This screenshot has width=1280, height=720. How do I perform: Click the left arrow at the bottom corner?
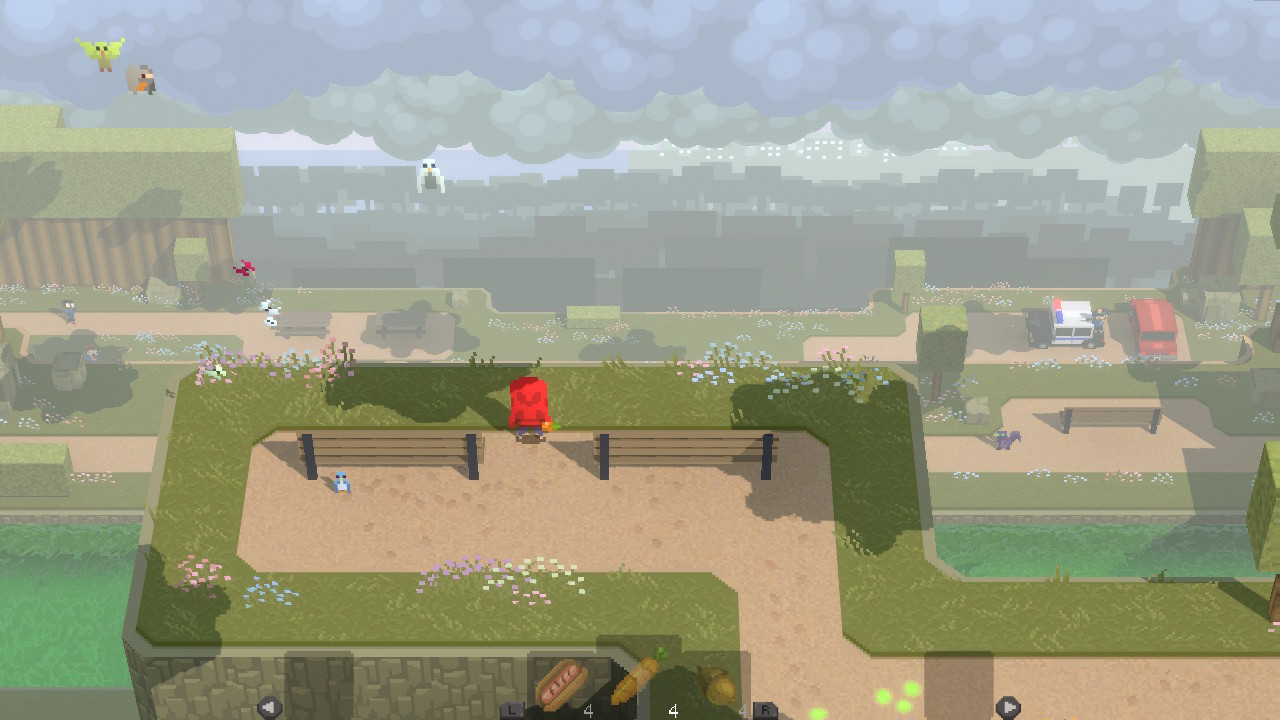tap(268, 707)
